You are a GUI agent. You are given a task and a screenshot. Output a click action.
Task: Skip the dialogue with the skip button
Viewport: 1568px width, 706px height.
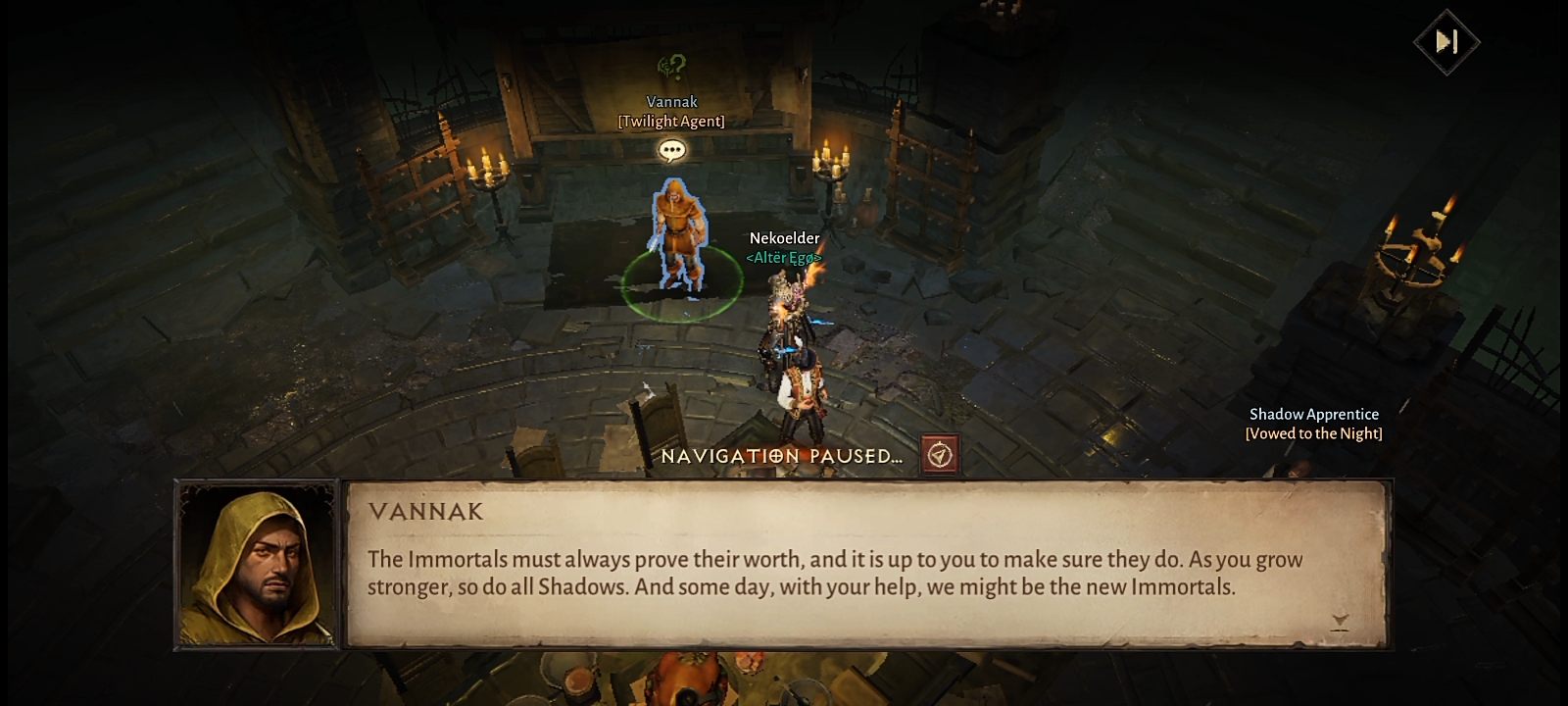pyautogui.click(x=1446, y=41)
